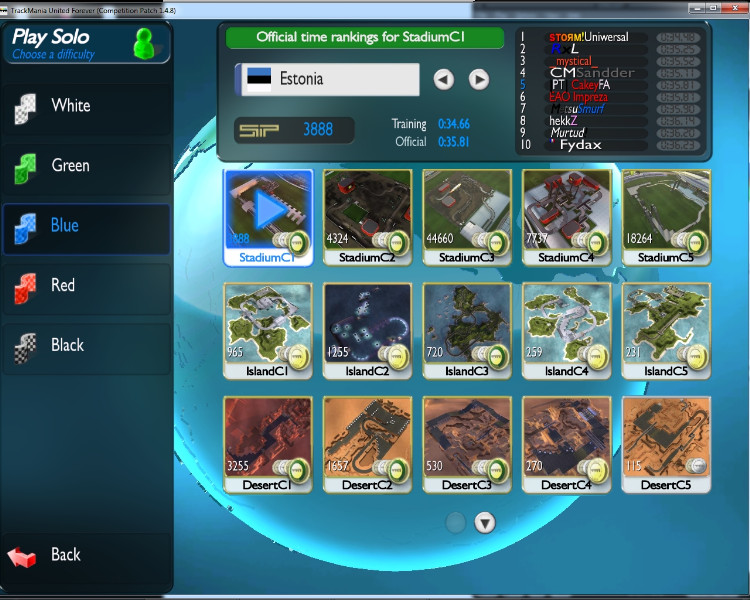This screenshot has height=600, width=750.
Task: Show more tracks with the down arrow
Action: pyautogui.click(x=485, y=522)
